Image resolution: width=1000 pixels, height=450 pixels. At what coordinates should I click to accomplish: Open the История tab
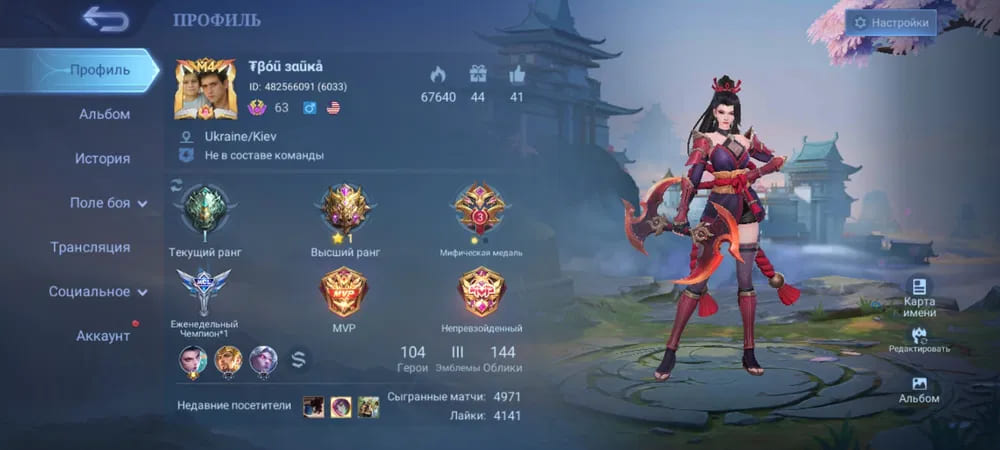click(x=102, y=158)
